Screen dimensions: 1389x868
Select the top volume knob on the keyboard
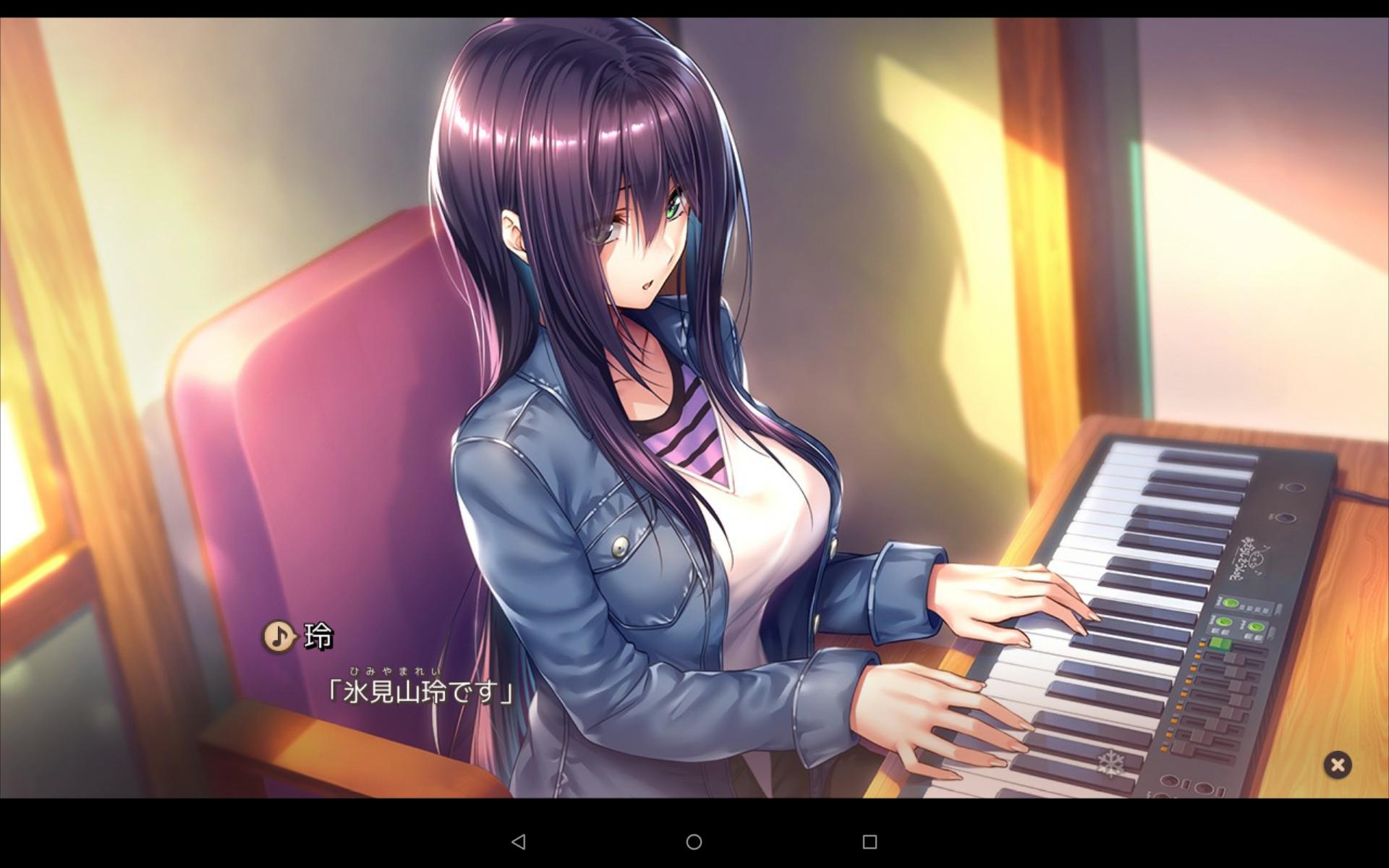coord(1295,487)
